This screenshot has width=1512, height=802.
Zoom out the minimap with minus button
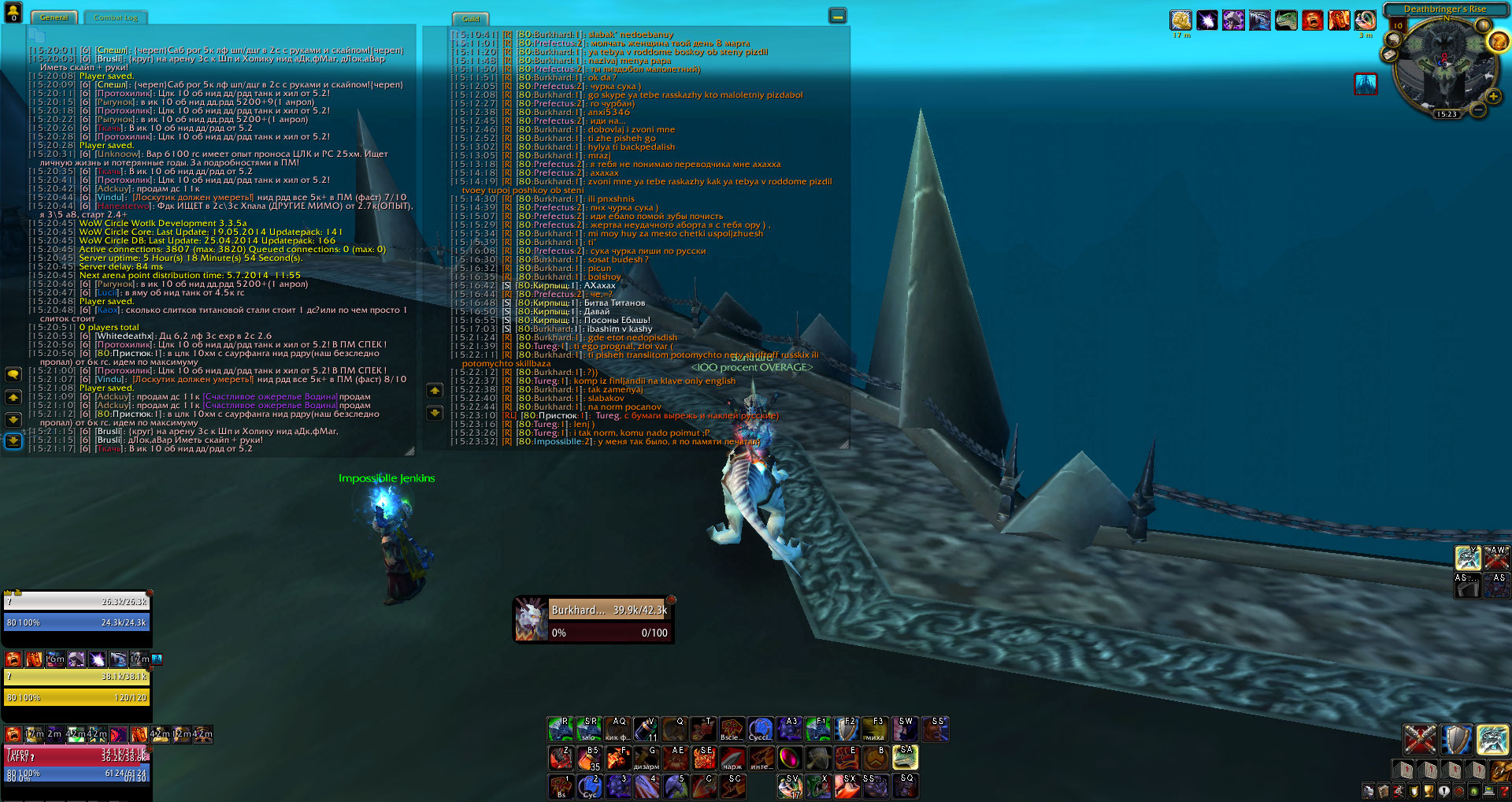click(x=1478, y=111)
